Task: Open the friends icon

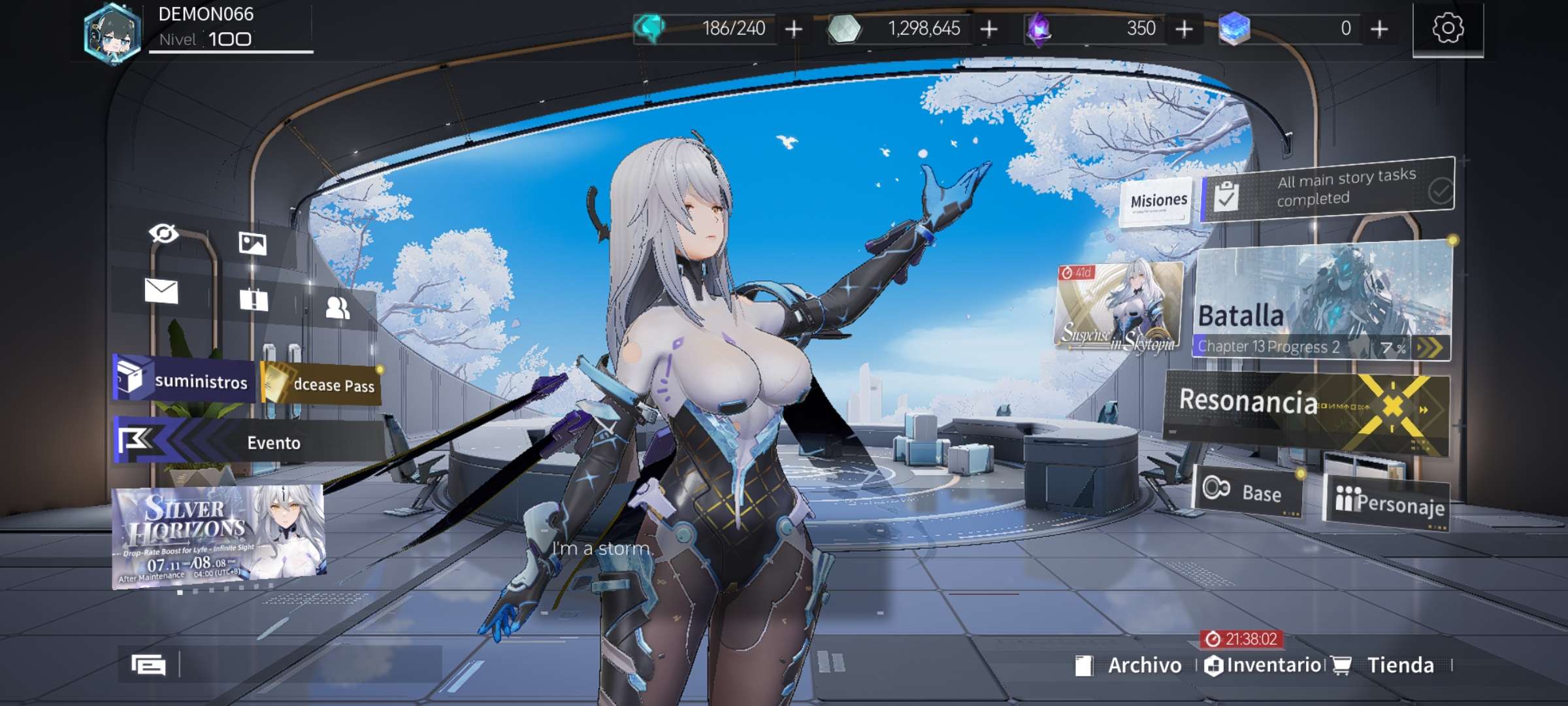Action: (x=337, y=307)
